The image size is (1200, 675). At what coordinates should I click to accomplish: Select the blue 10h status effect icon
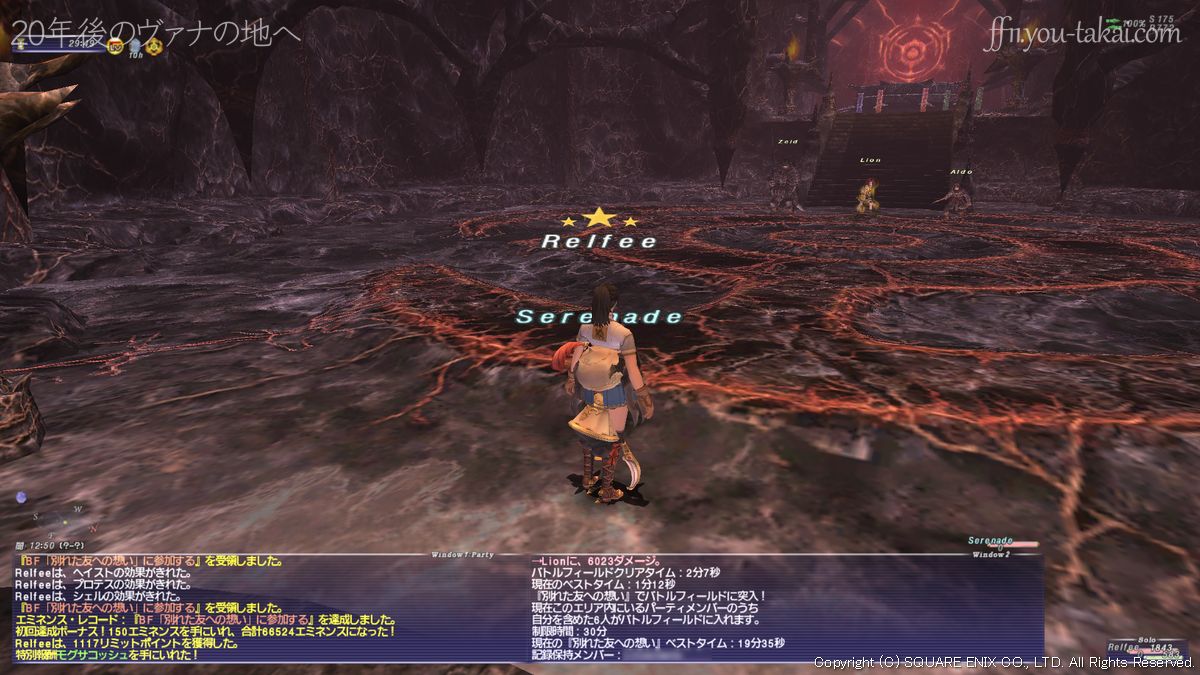[135, 46]
